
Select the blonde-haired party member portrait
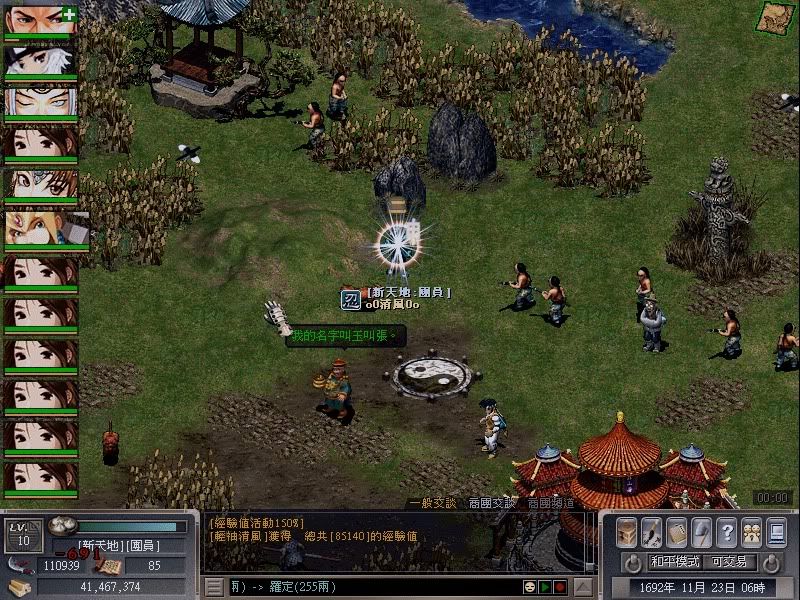(x=41, y=228)
